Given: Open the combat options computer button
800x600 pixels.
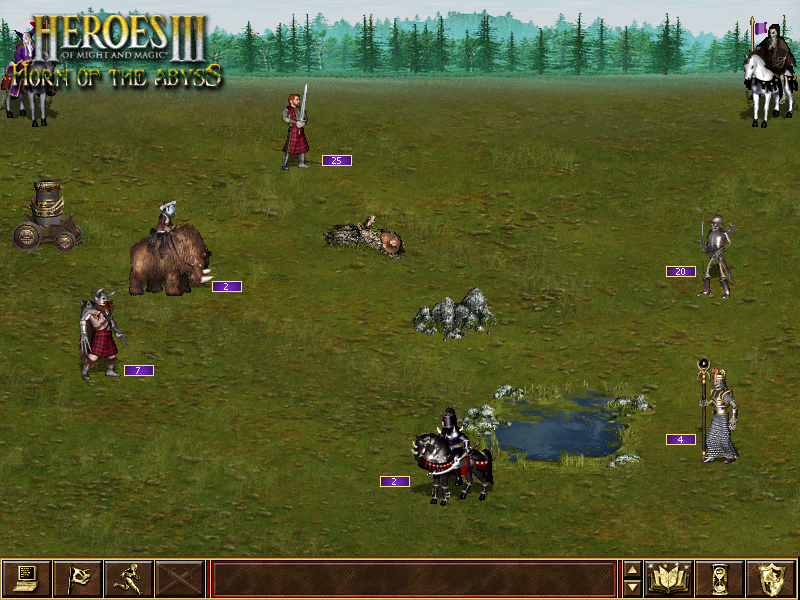Looking at the screenshot, I should (27, 579).
